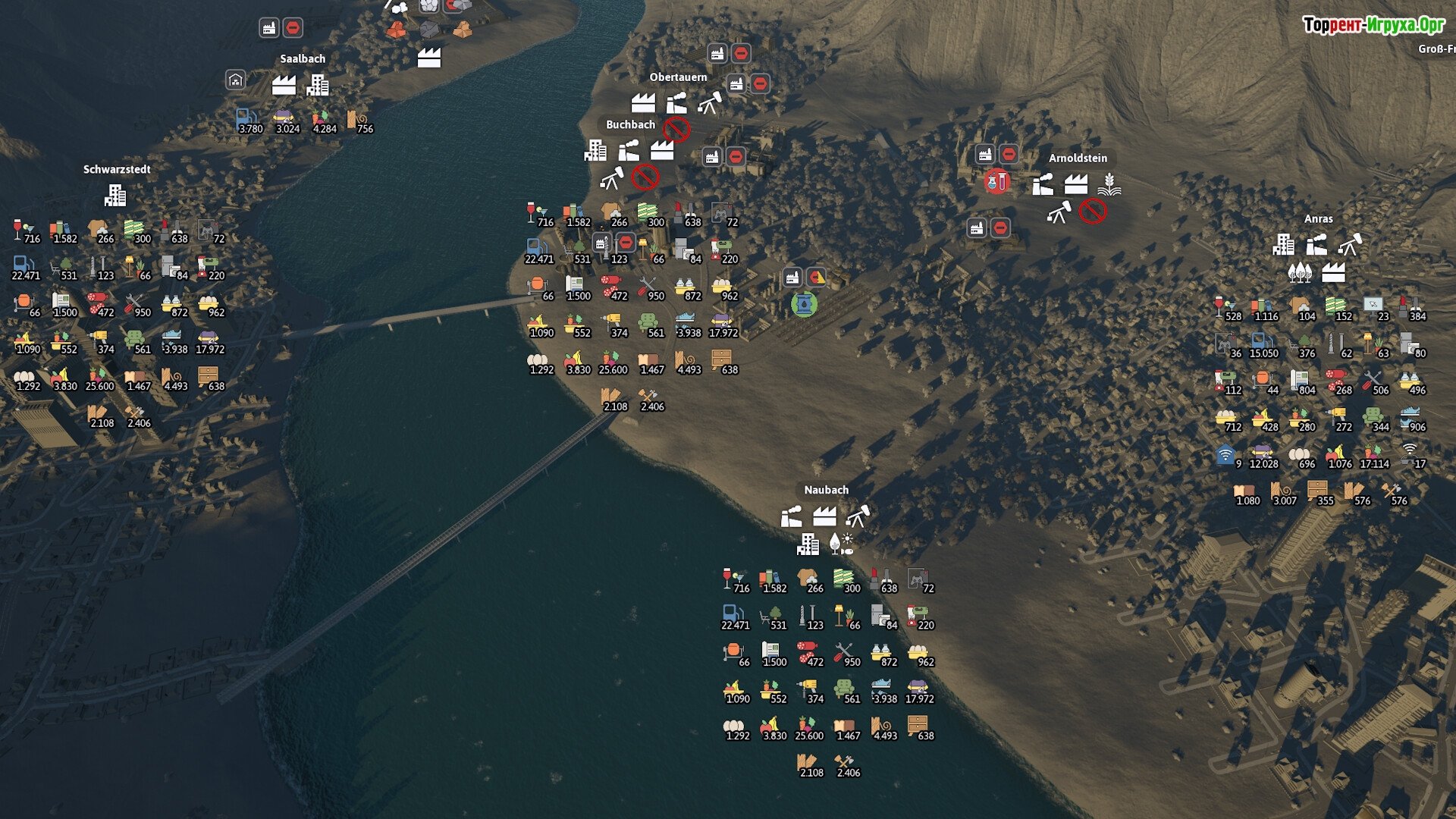Select the Schwarzstedt town name
Viewport: 1456px width, 819px height.
click(x=117, y=170)
